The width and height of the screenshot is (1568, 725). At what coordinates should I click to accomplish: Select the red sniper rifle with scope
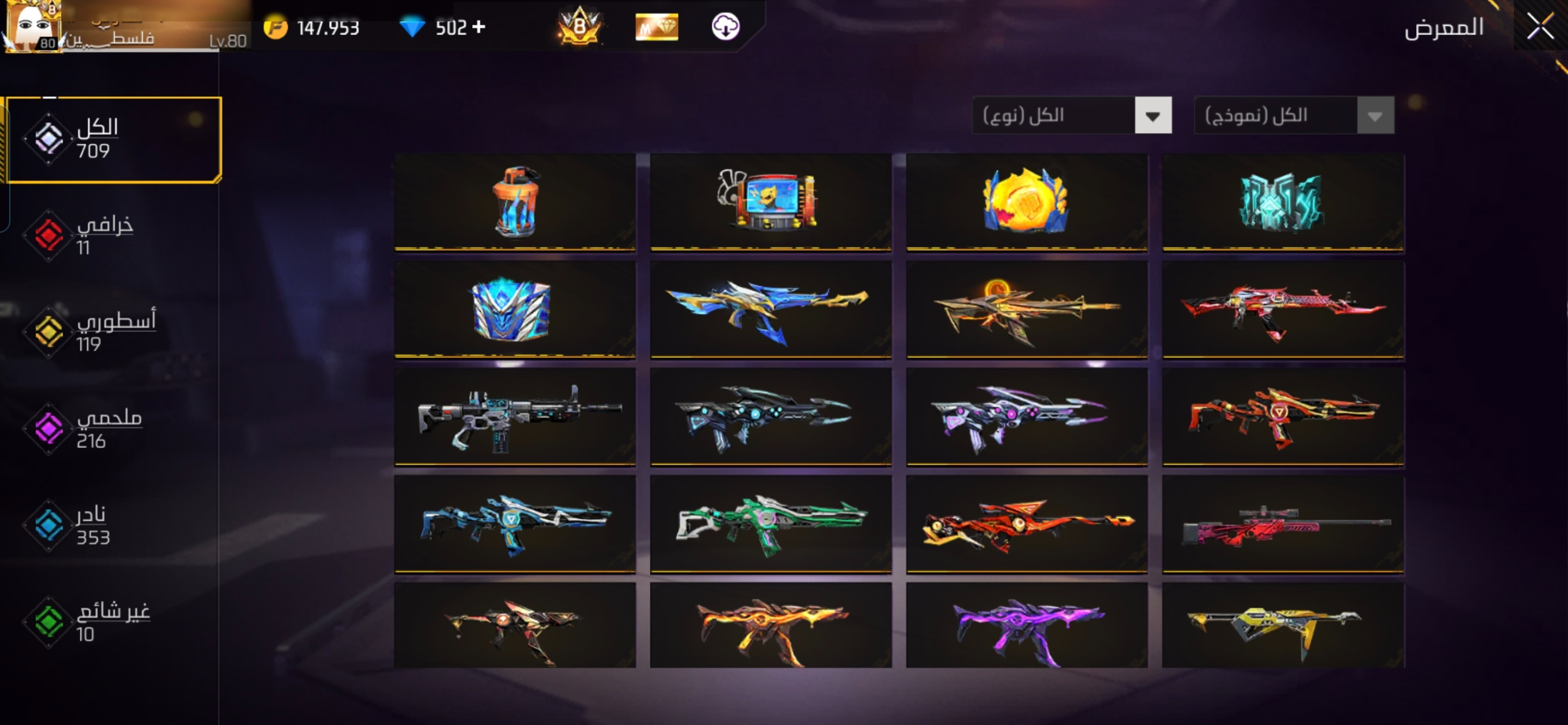pos(1283,525)
